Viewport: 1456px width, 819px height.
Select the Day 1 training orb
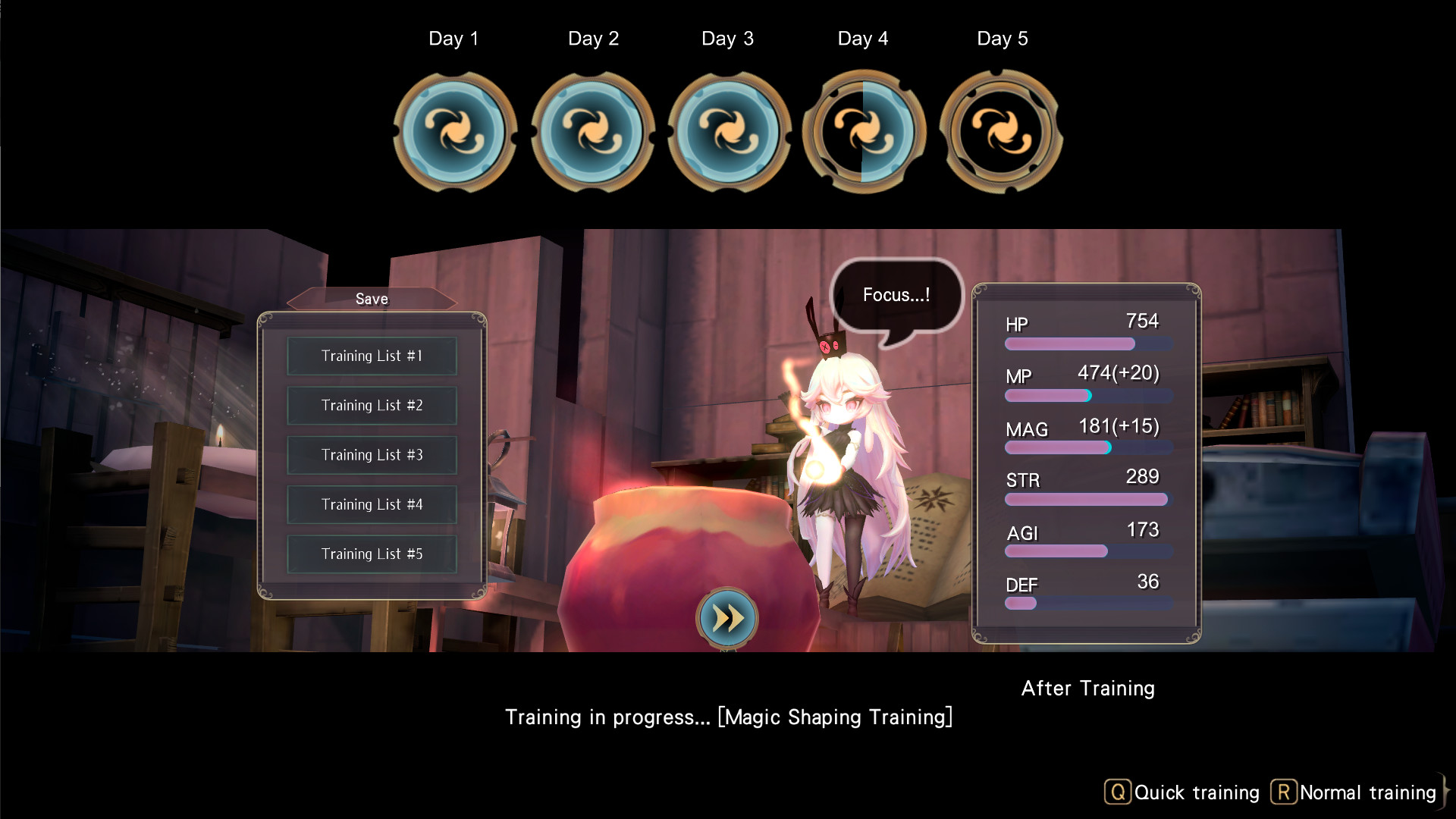point(454,131)
